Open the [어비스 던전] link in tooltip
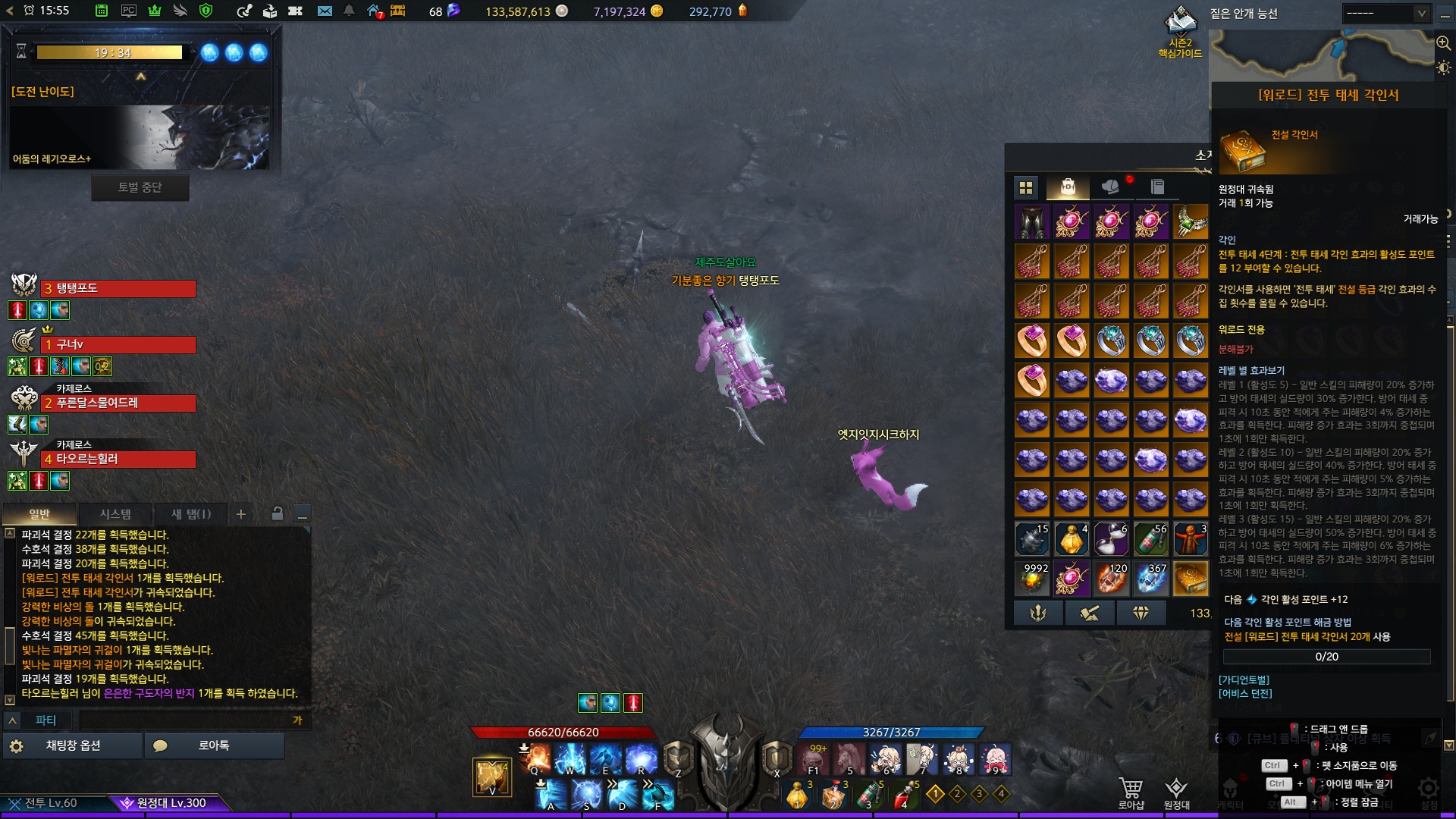This screenshot has height=819, width=1456. (x=1245, y=694)
